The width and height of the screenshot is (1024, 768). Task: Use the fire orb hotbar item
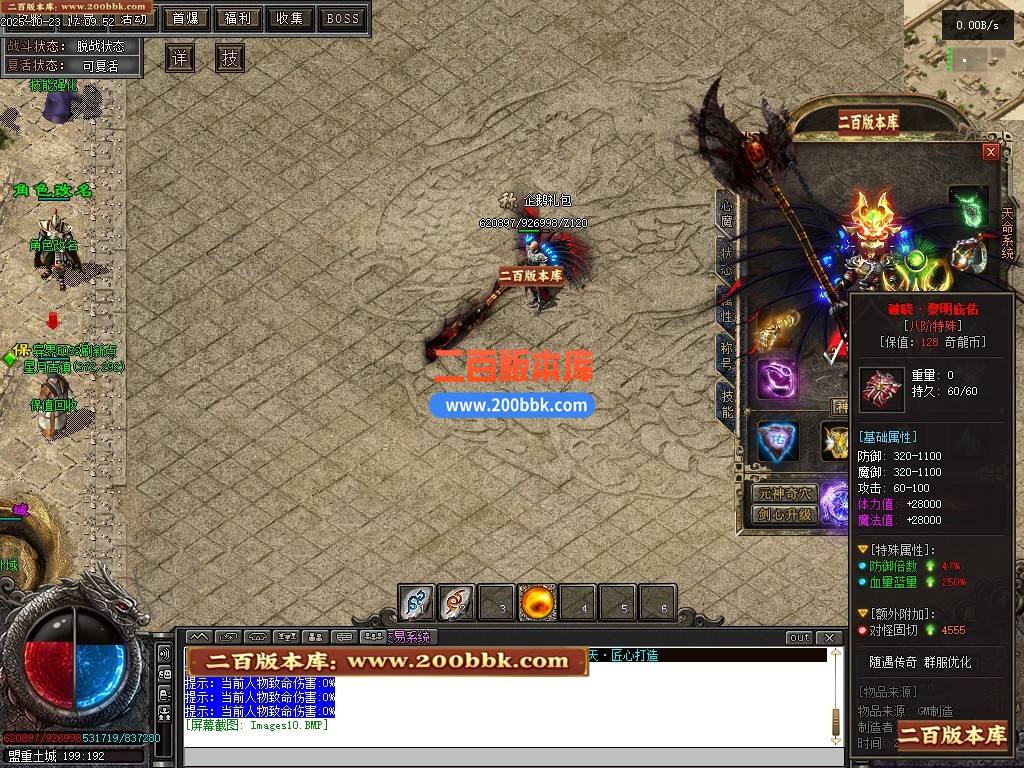pyautogui.click(x=538, y=603)
